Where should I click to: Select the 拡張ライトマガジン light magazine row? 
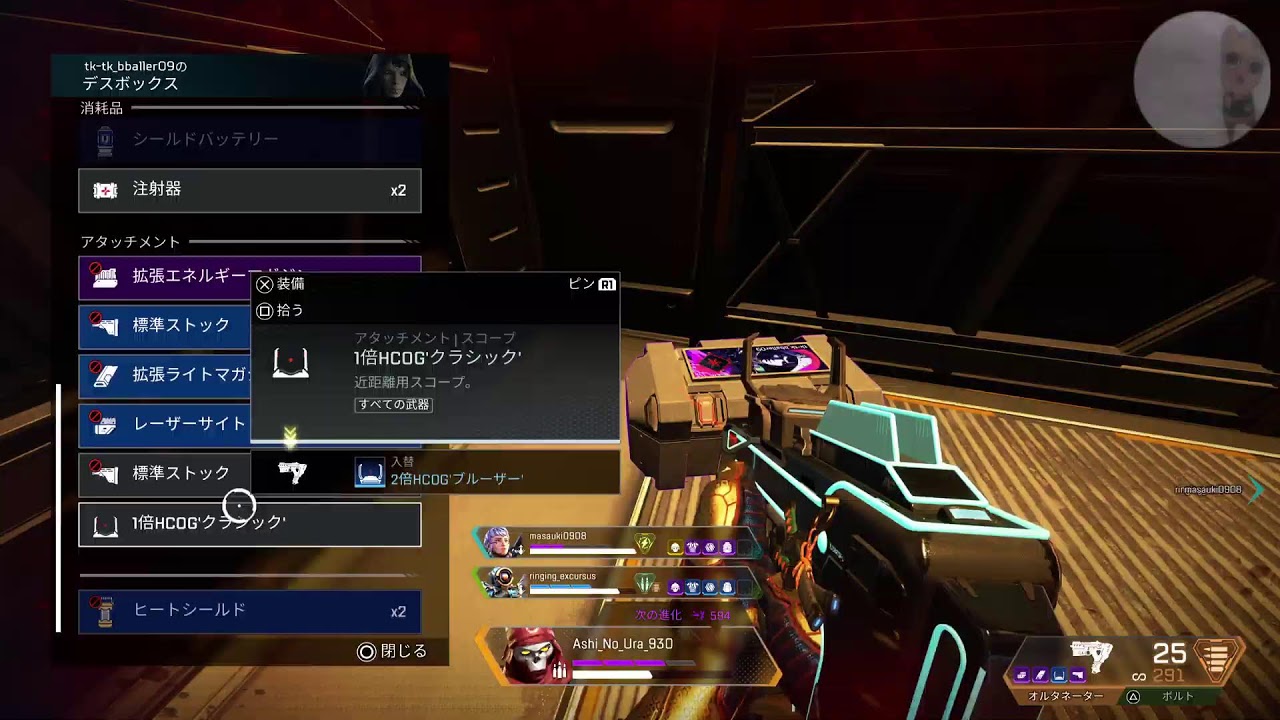click(165, 374)
